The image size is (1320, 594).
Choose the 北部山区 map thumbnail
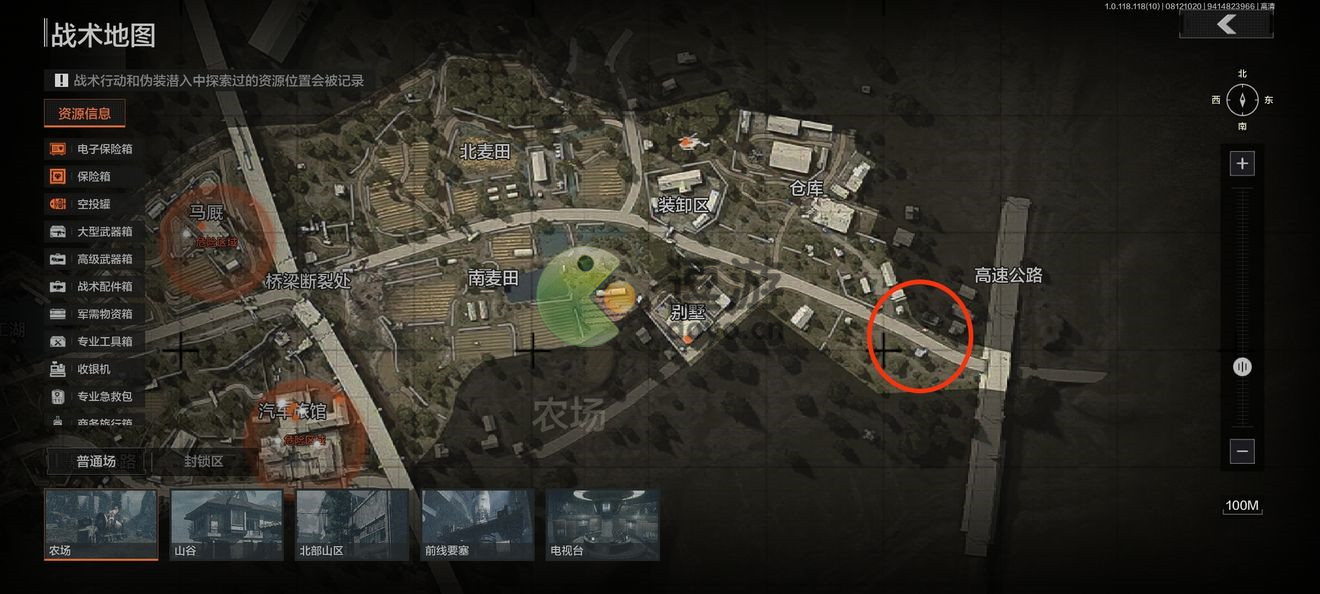pyautogui.click(x=353, y=524)
